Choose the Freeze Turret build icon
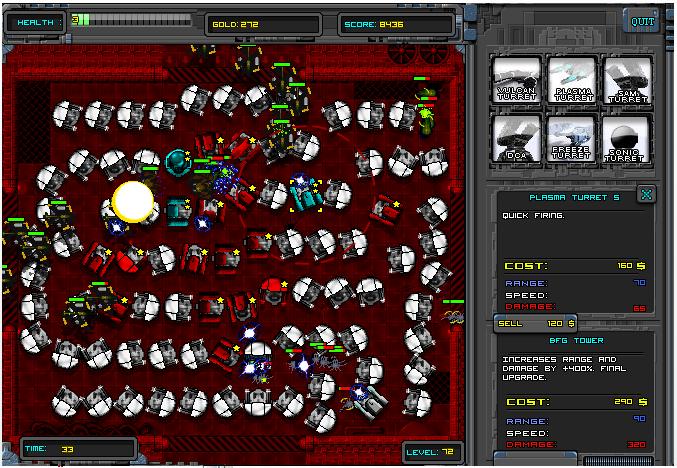 (x=572, y=138)
